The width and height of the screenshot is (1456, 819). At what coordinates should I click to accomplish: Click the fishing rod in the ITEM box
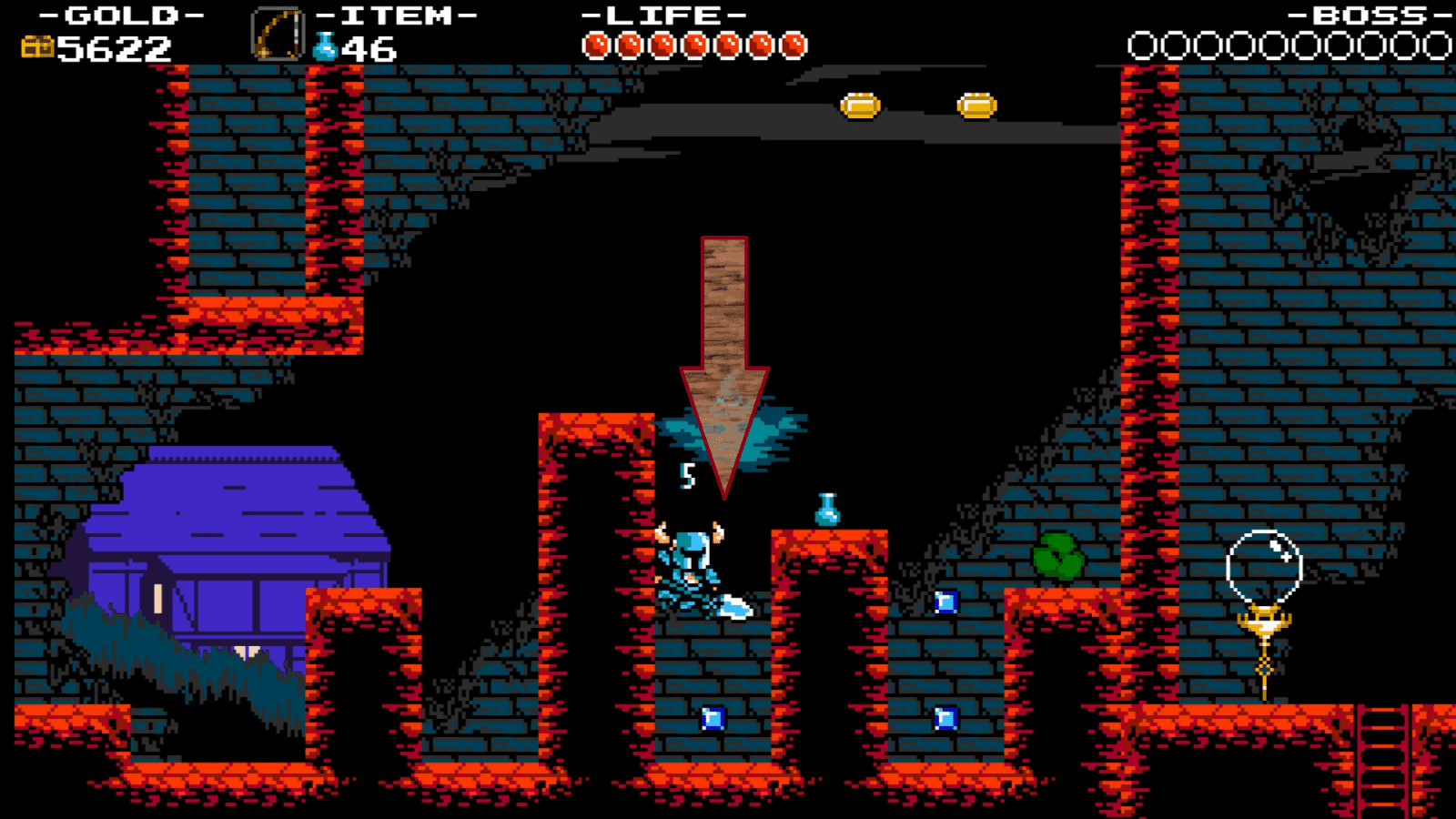278,32
